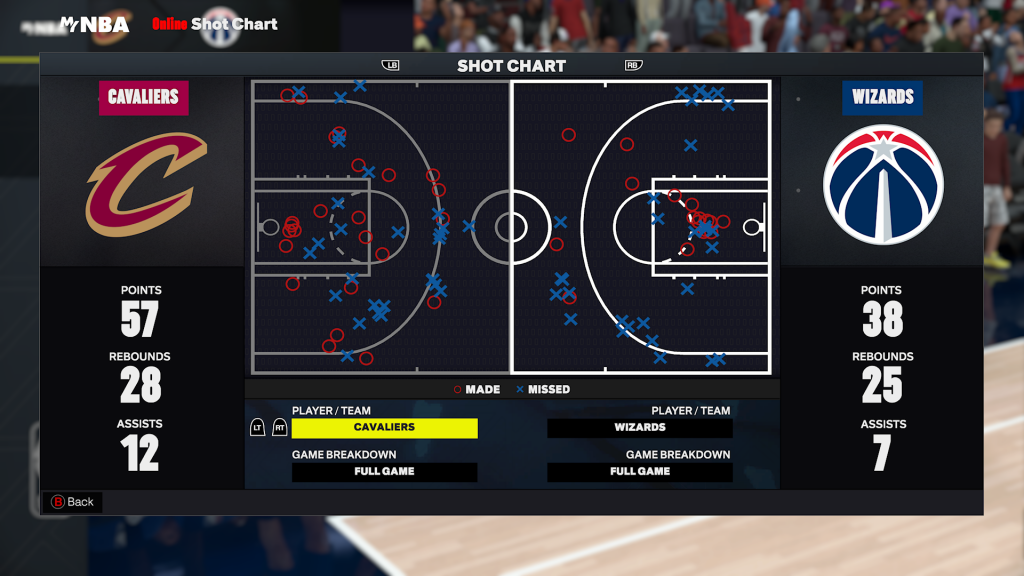The width and height of the screenshot is (1024, 576).
Task: Go back using the Back button
Action: click(x=72, y=502)
